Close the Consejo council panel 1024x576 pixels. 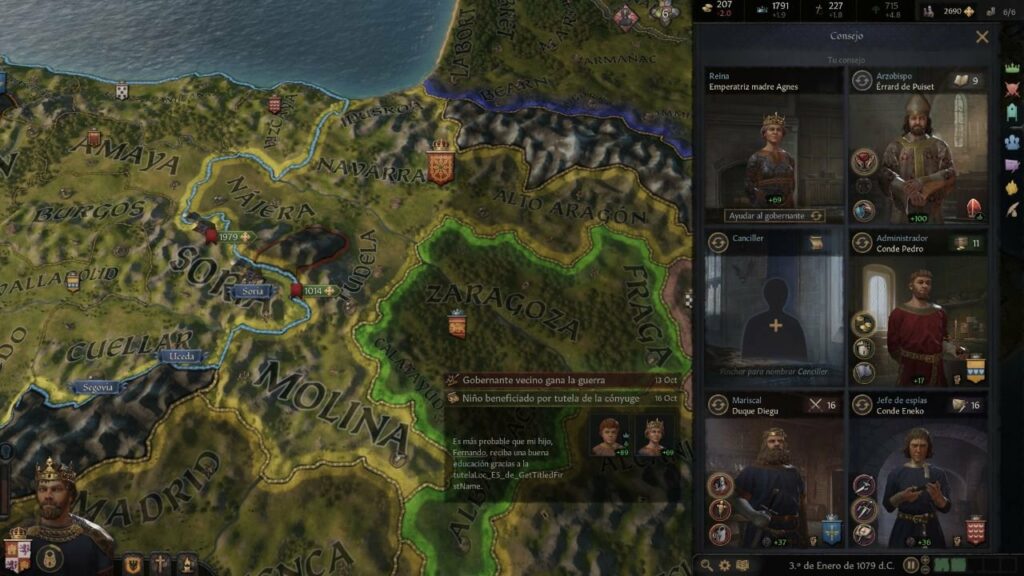[x=982, y=37]
